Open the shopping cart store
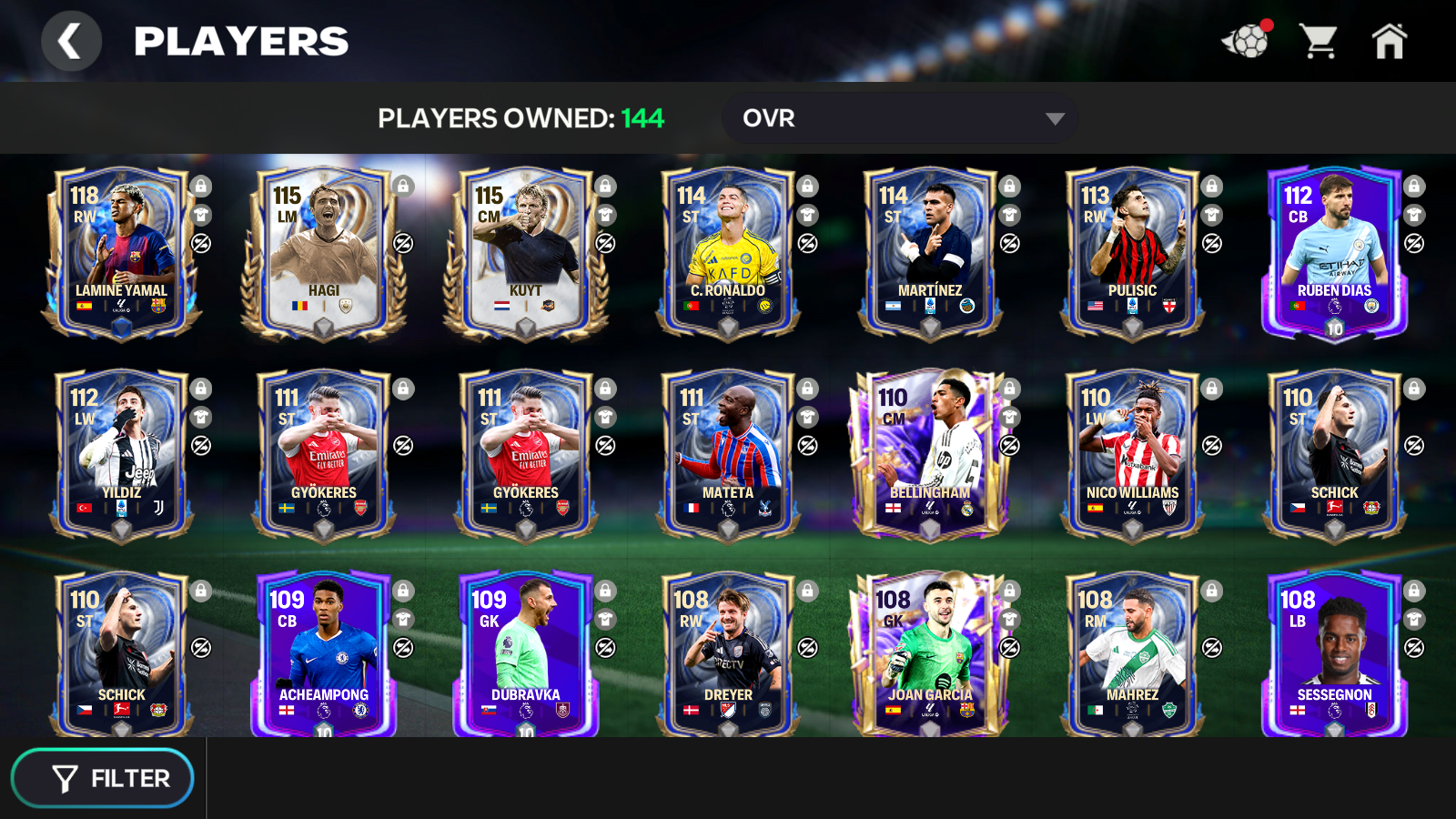1456x819 pixels. coord(1318,42)
